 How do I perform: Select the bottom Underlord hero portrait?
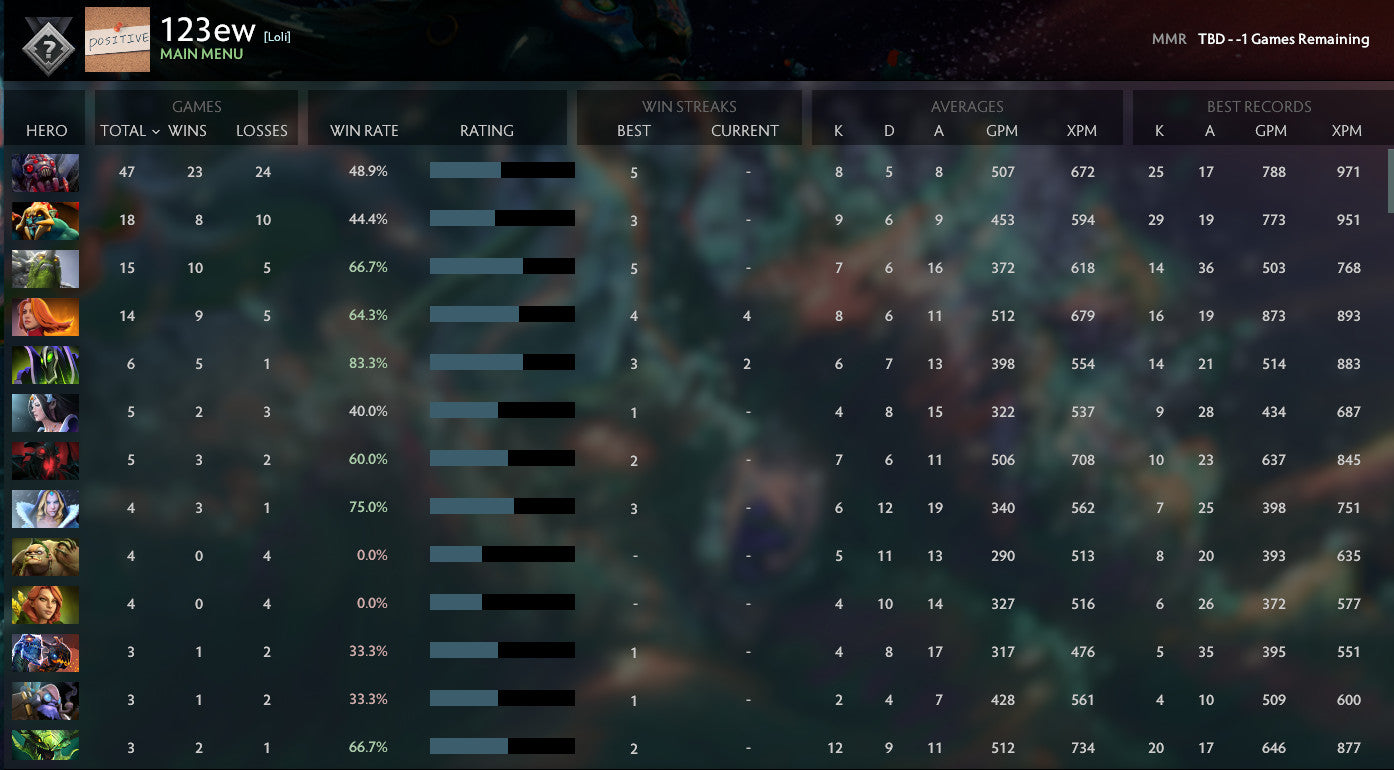[45, 747]
